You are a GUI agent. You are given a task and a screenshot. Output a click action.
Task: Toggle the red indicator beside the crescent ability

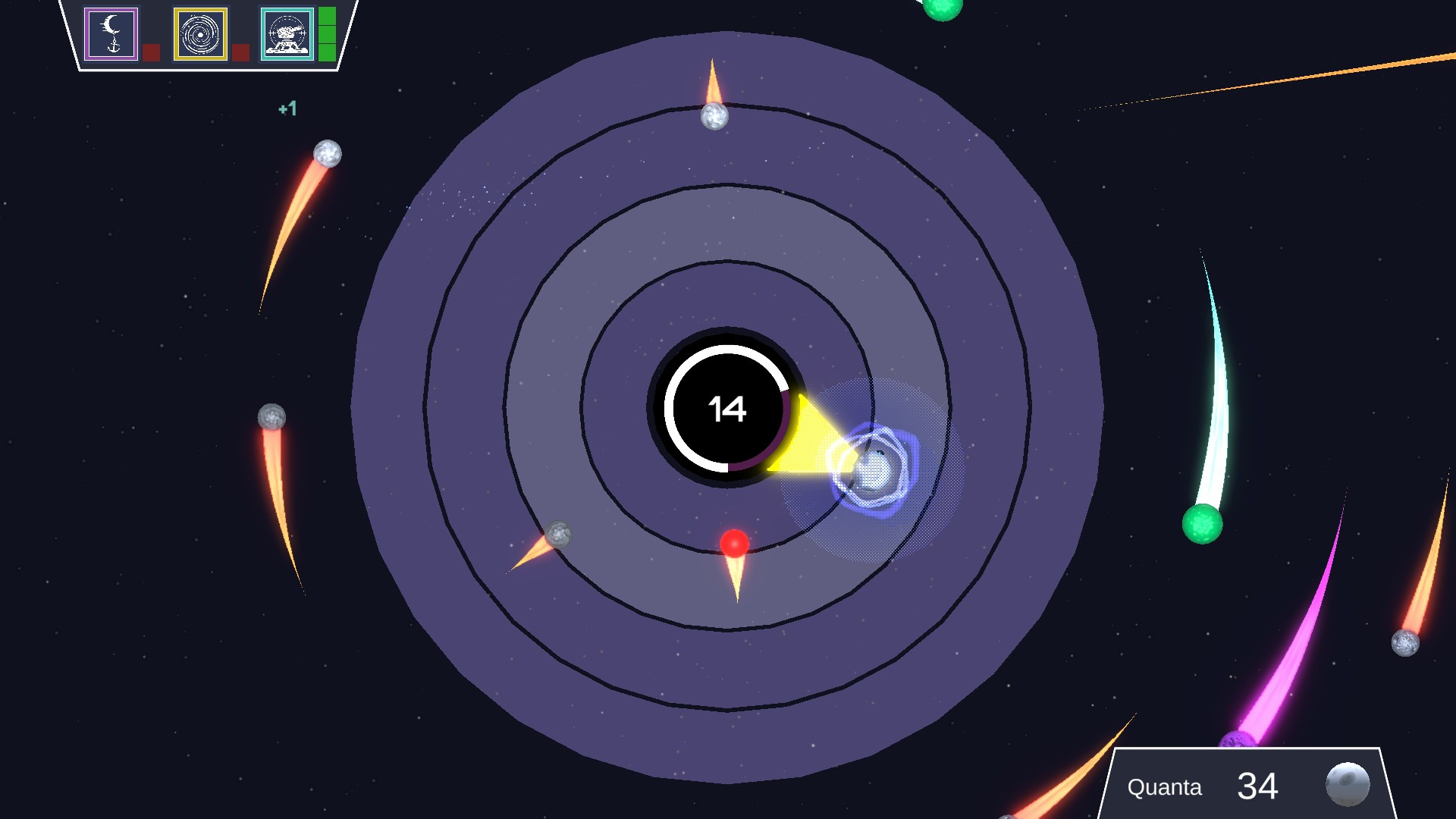[x=152, y=53]
